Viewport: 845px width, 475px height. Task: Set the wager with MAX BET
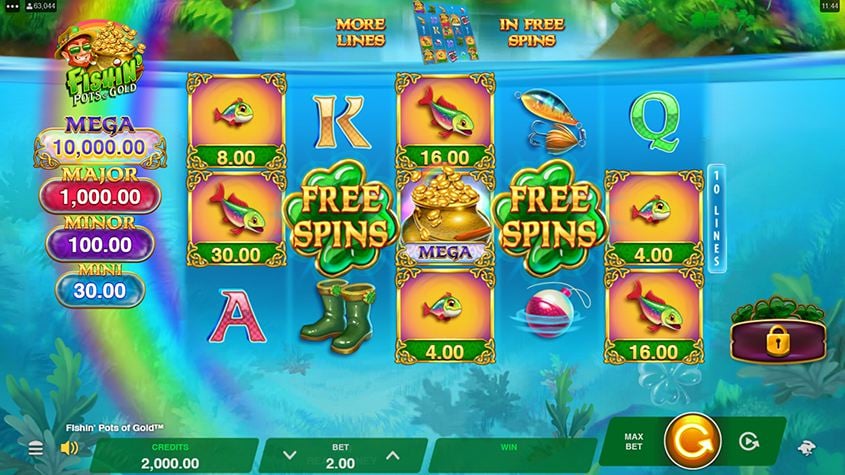(633, 441)
